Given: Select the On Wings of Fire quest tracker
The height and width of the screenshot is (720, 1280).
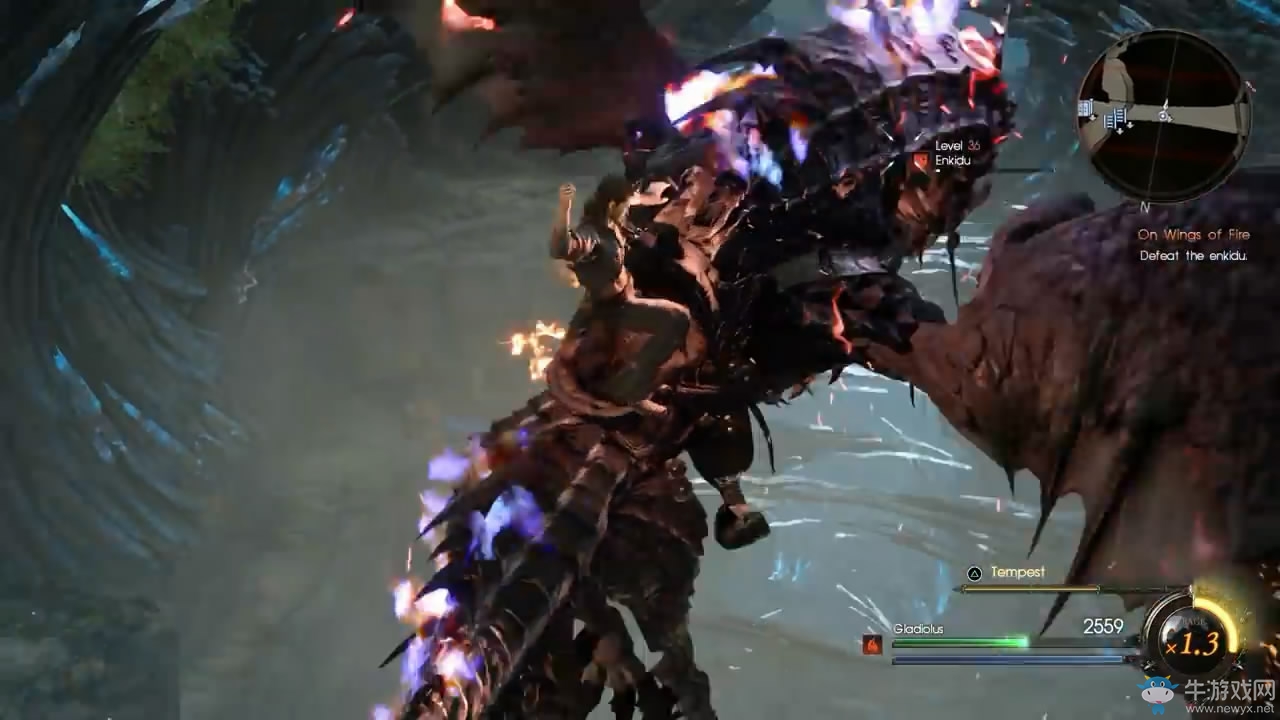Looking at the screenshot, I should [x=1192, y=235].
